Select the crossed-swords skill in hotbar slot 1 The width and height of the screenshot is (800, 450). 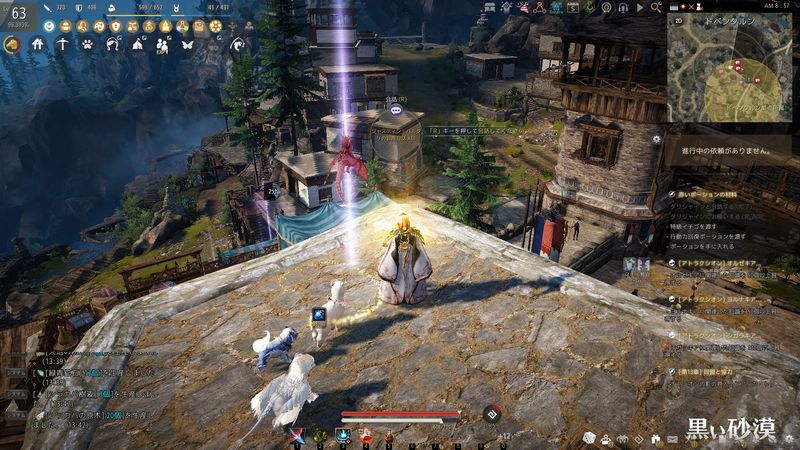tap(297, 436)
